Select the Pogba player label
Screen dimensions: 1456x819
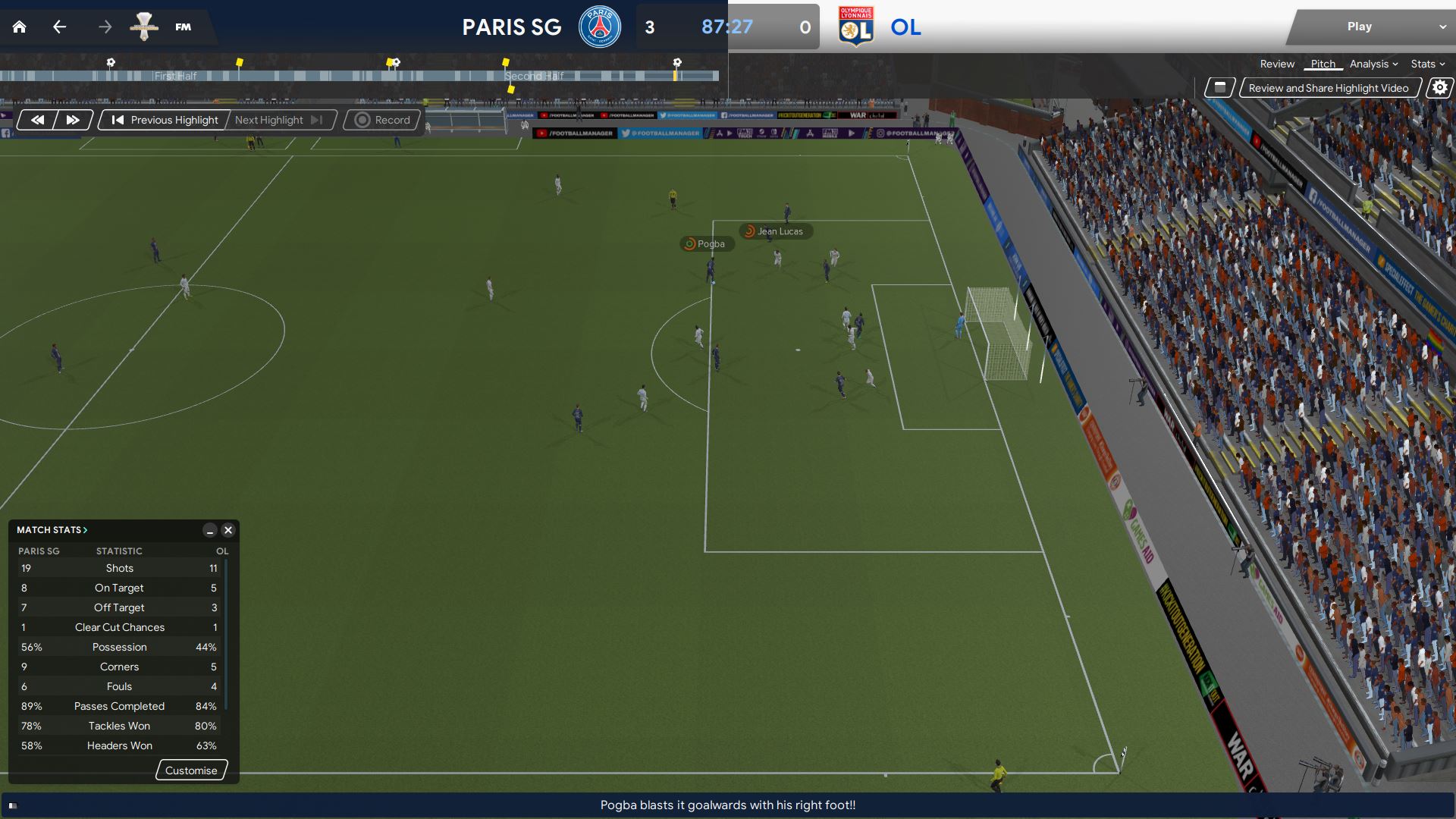click(707, 244)
